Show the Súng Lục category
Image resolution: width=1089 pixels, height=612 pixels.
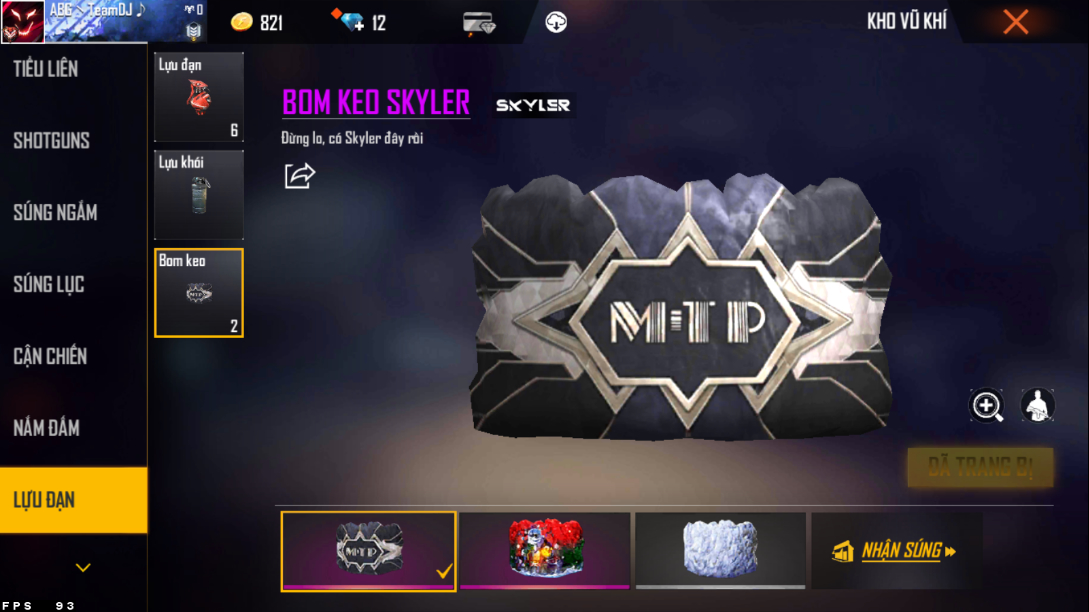(49, 284)
